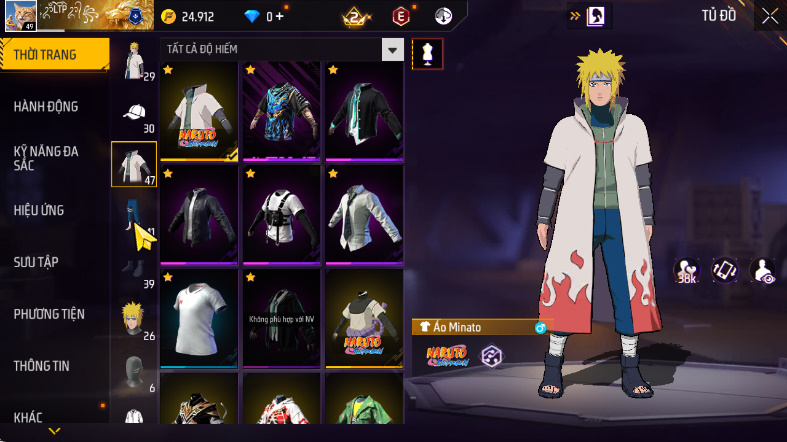Select the blue pants category

133,216
